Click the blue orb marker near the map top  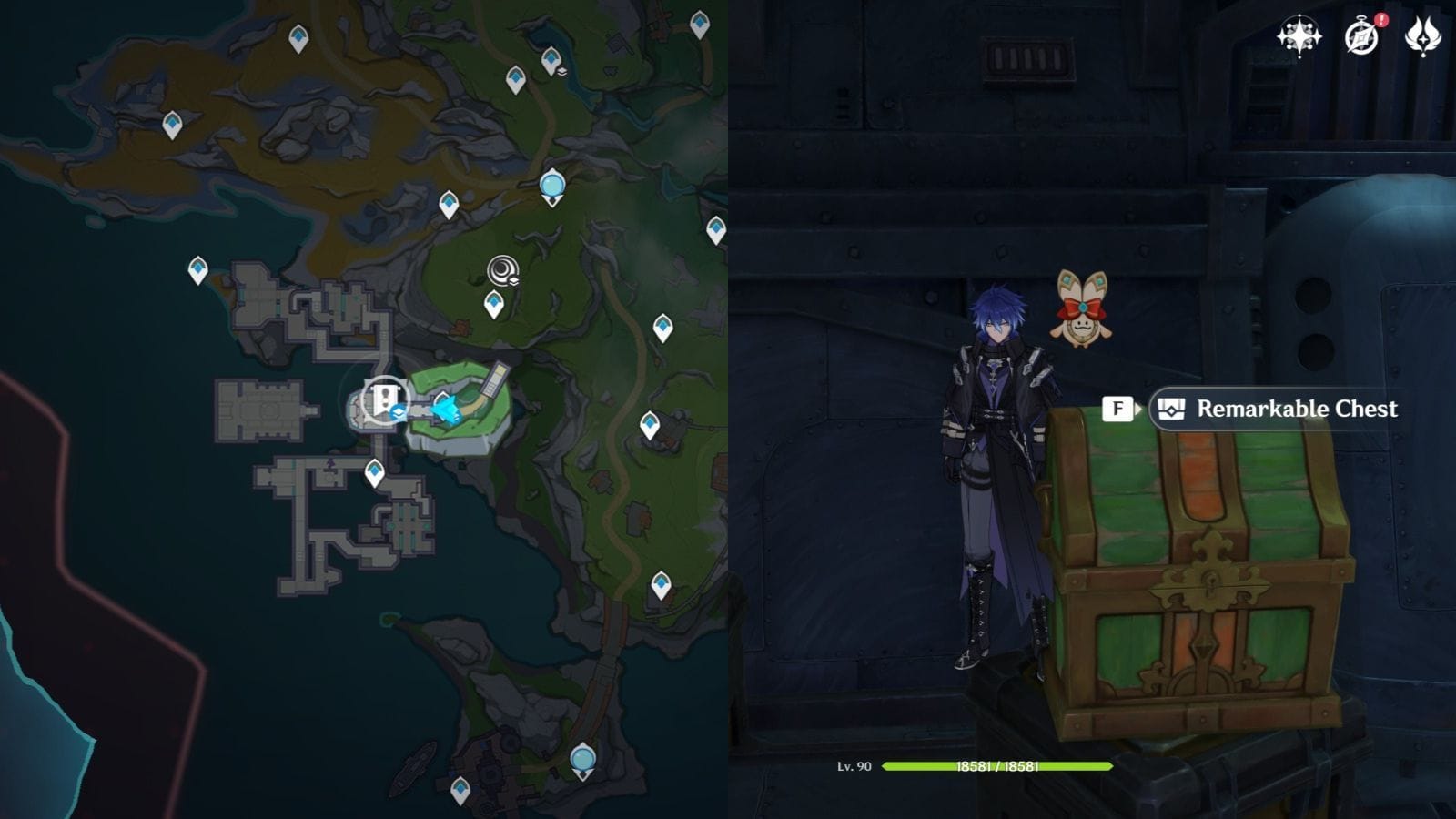tap(551, 184)
